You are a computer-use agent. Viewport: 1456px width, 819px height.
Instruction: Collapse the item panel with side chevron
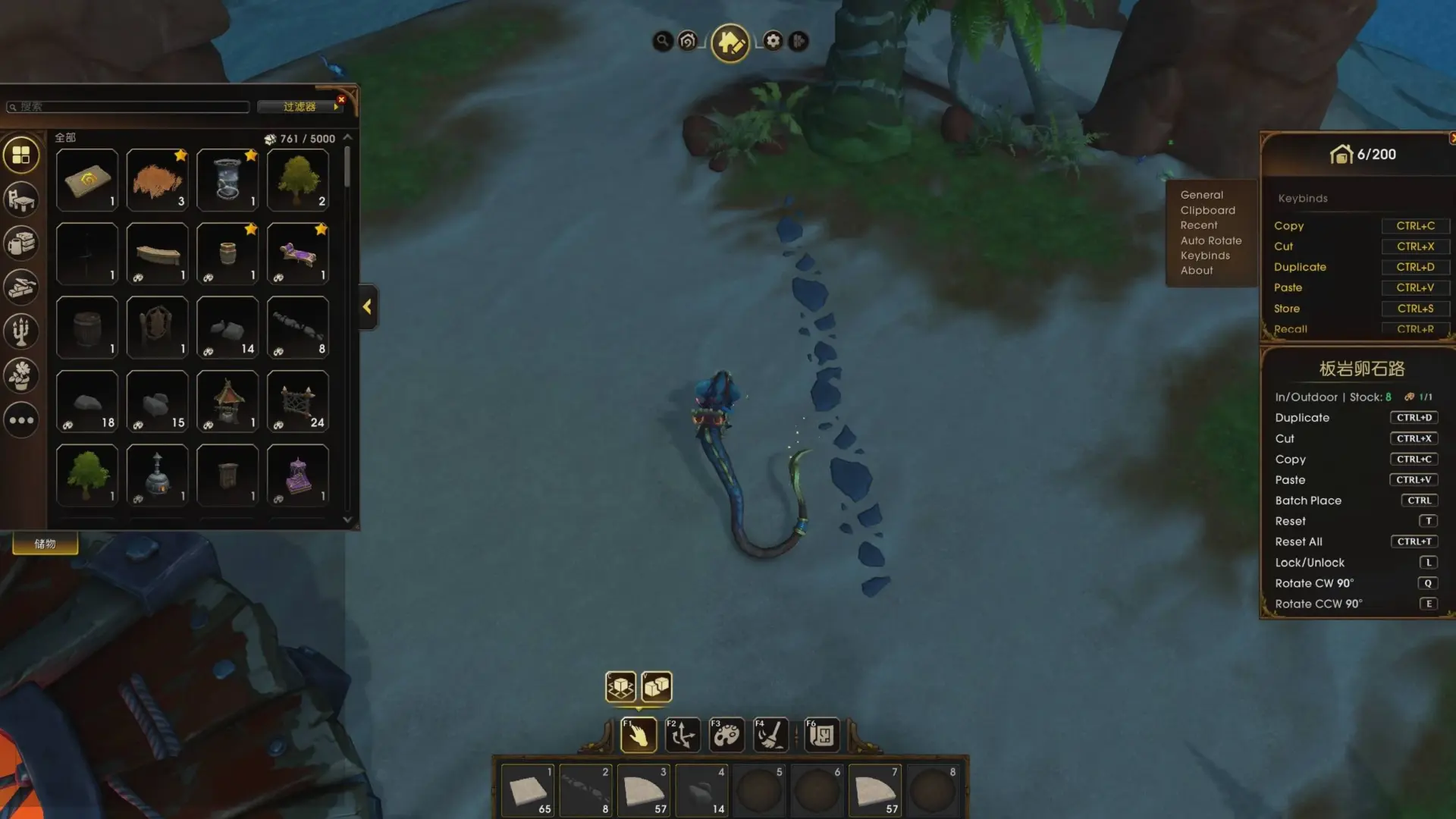367,306
